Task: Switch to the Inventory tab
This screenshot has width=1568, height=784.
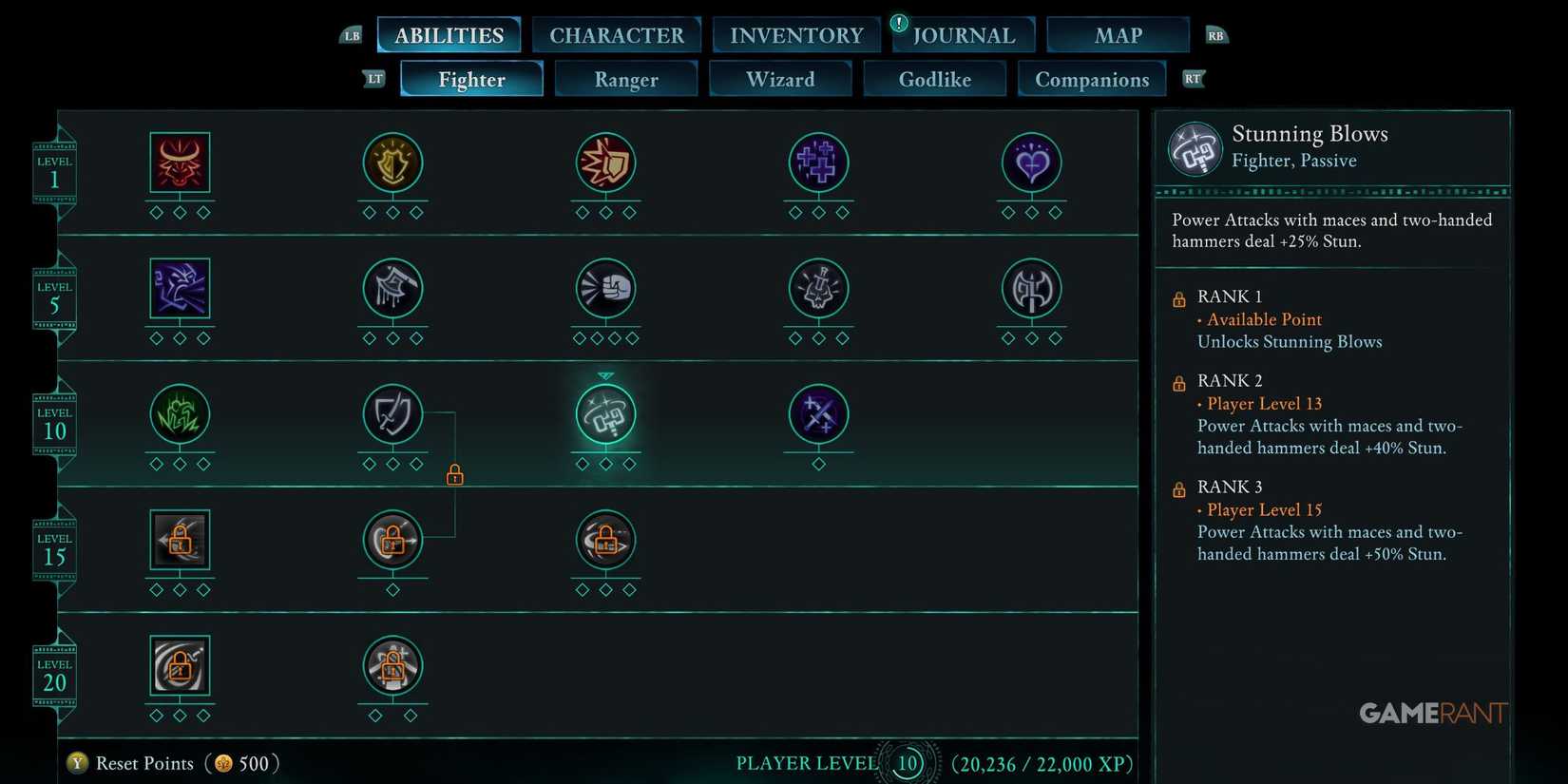Action: pyautogui.click(x=796, y=34)
